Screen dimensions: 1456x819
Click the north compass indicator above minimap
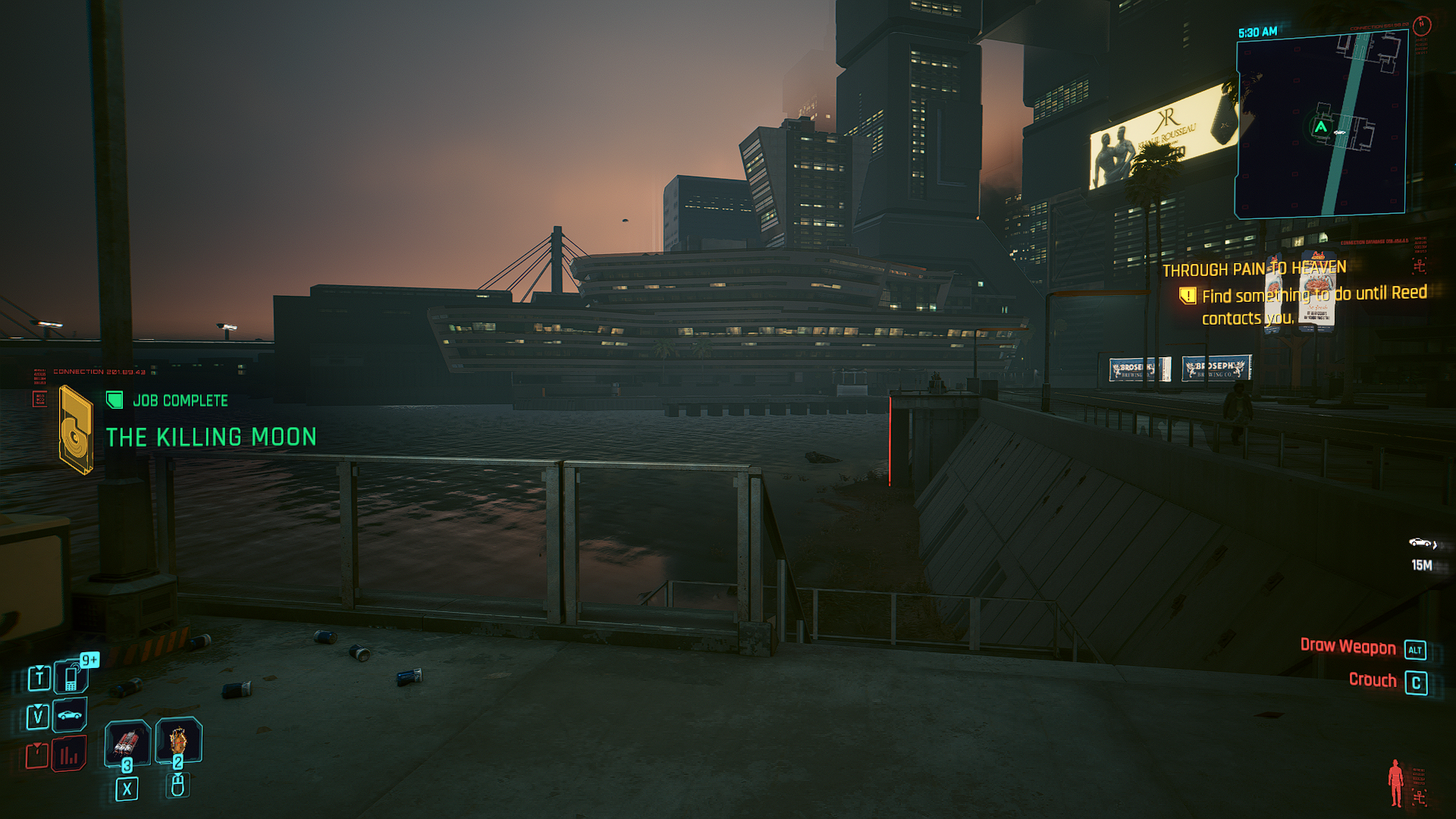coord(1422,25)
